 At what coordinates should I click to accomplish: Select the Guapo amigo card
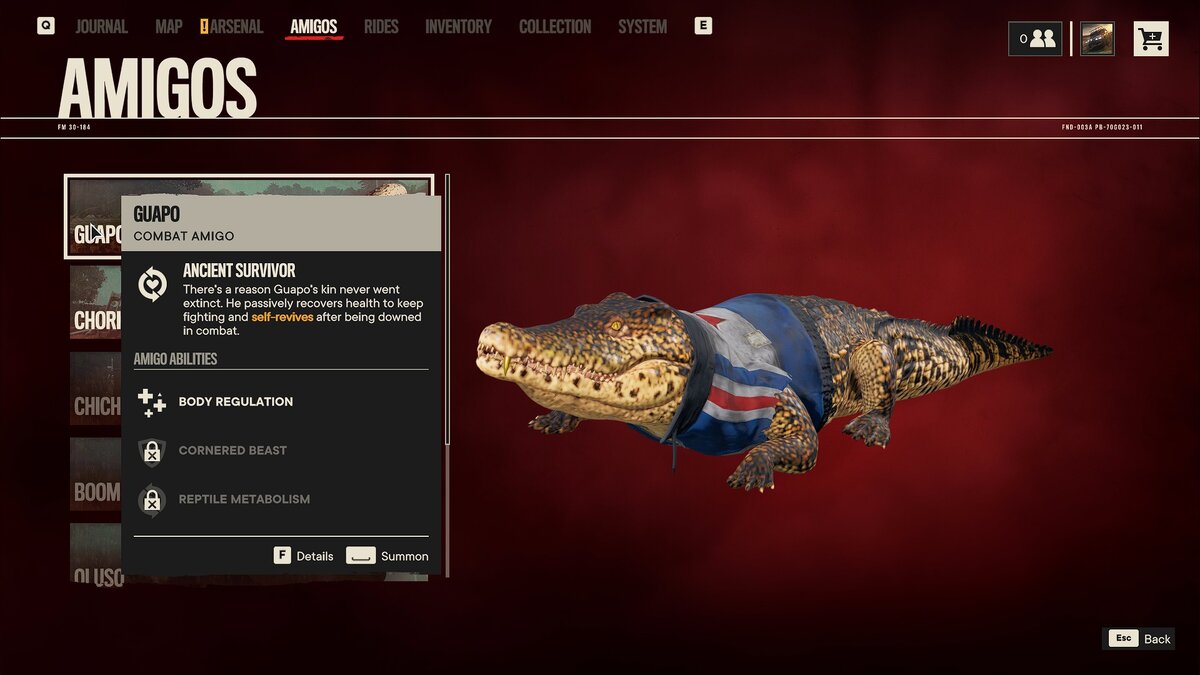click(95, 215)
